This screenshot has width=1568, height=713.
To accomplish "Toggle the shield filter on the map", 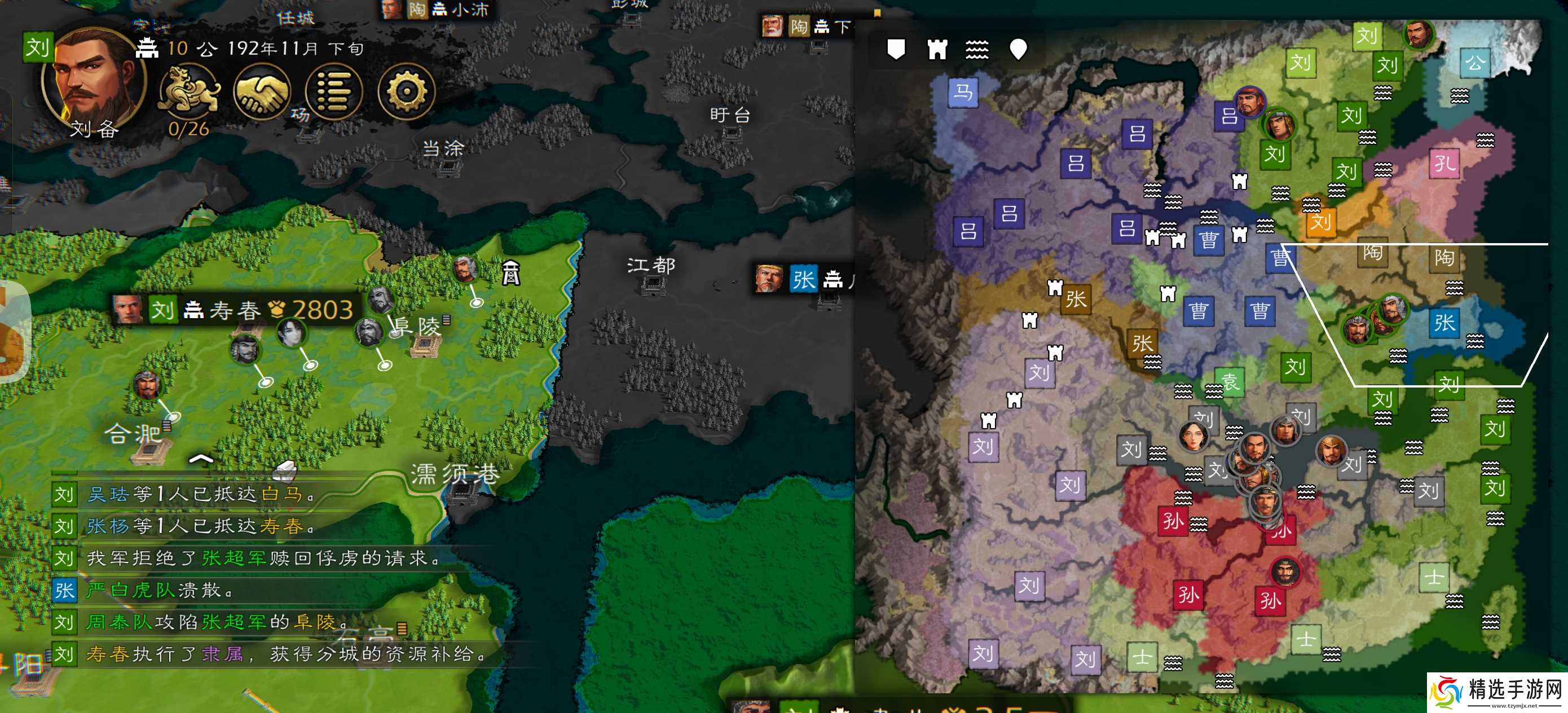I will point(896,49).
